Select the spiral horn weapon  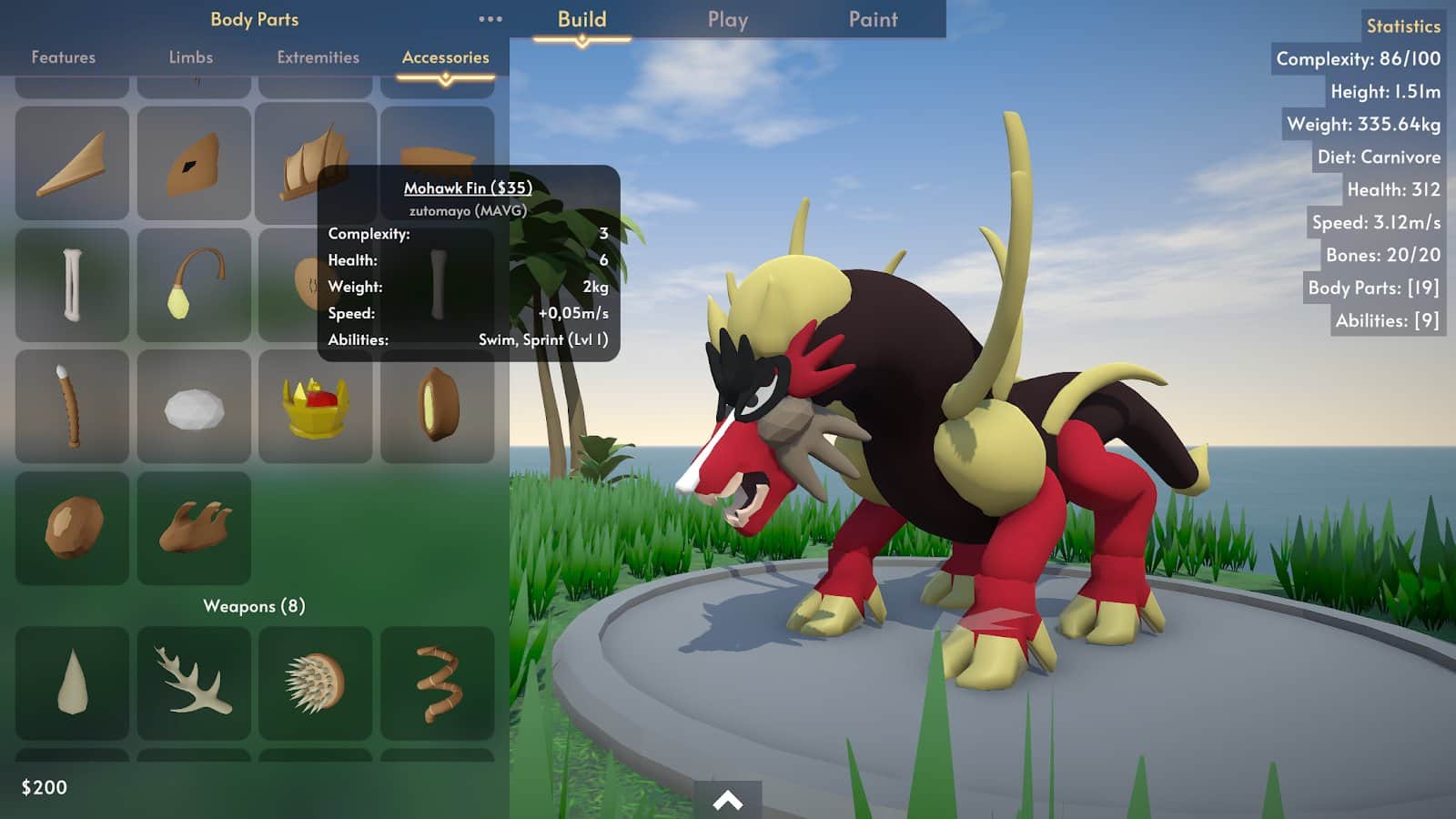pos(438,682)
